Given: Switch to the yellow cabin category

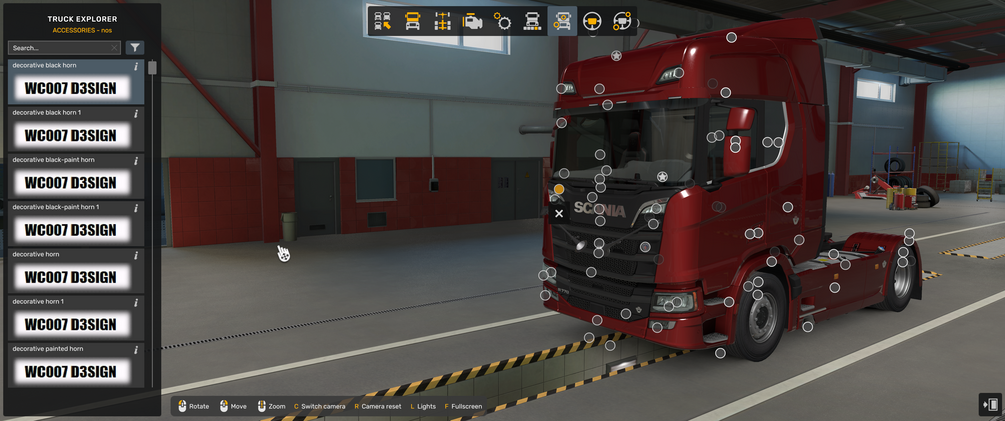Looking at the screenshot, I should tap(412, 20).
